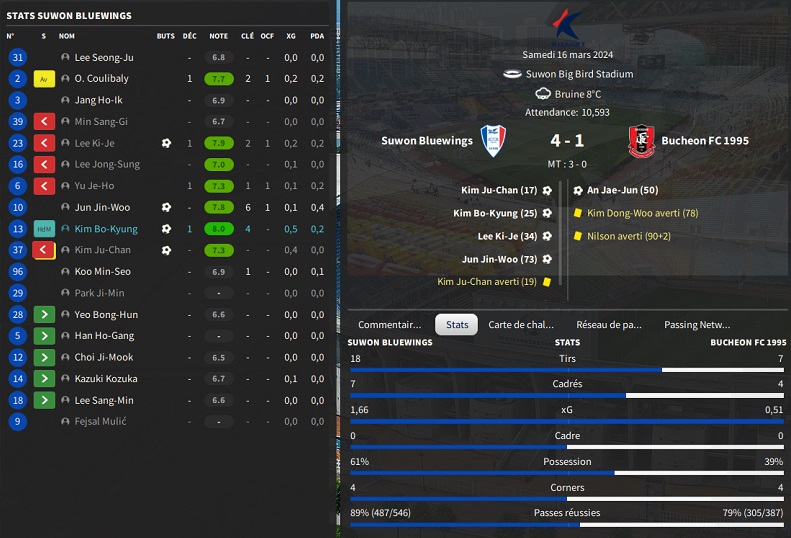Image resolution: width=791 pixels, height=538 pixels.
Task: Sort the squad by the PDA column
Action: (317, 36)
